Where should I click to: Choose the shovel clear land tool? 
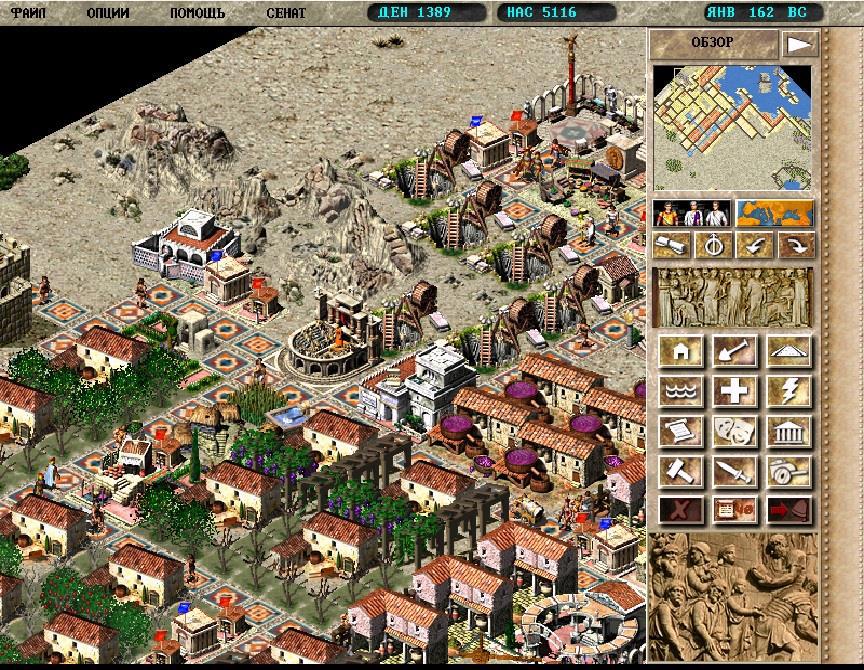point(735,352)
